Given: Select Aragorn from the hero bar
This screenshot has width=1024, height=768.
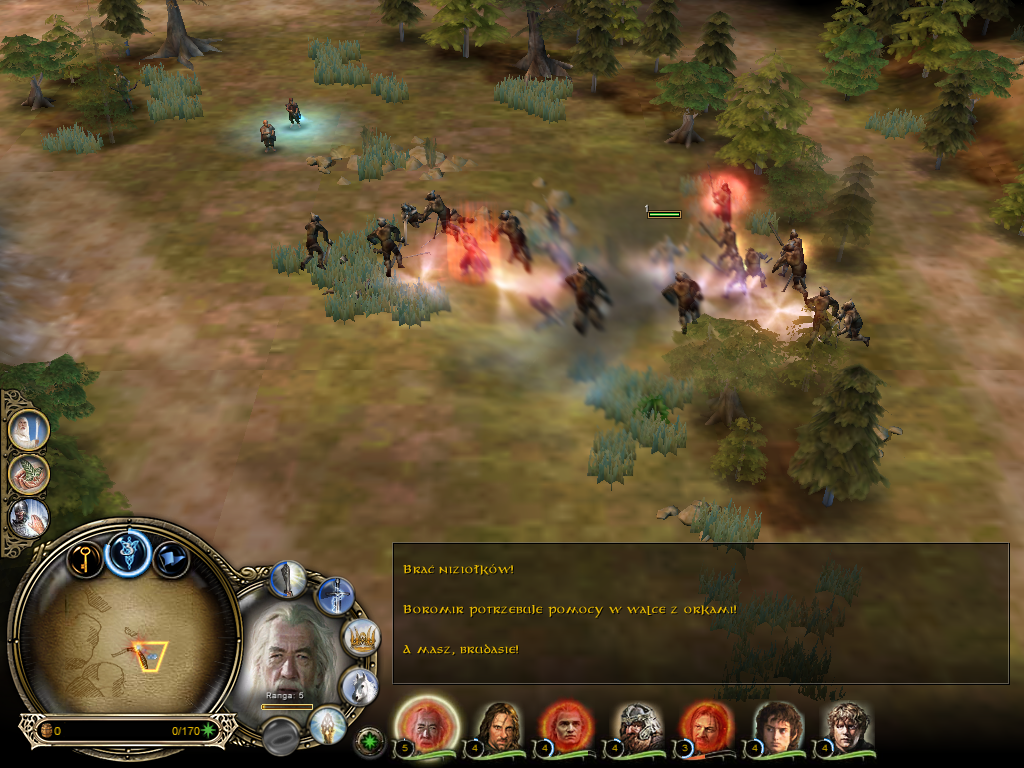Looking at the screenshot, I should (495, 725).
